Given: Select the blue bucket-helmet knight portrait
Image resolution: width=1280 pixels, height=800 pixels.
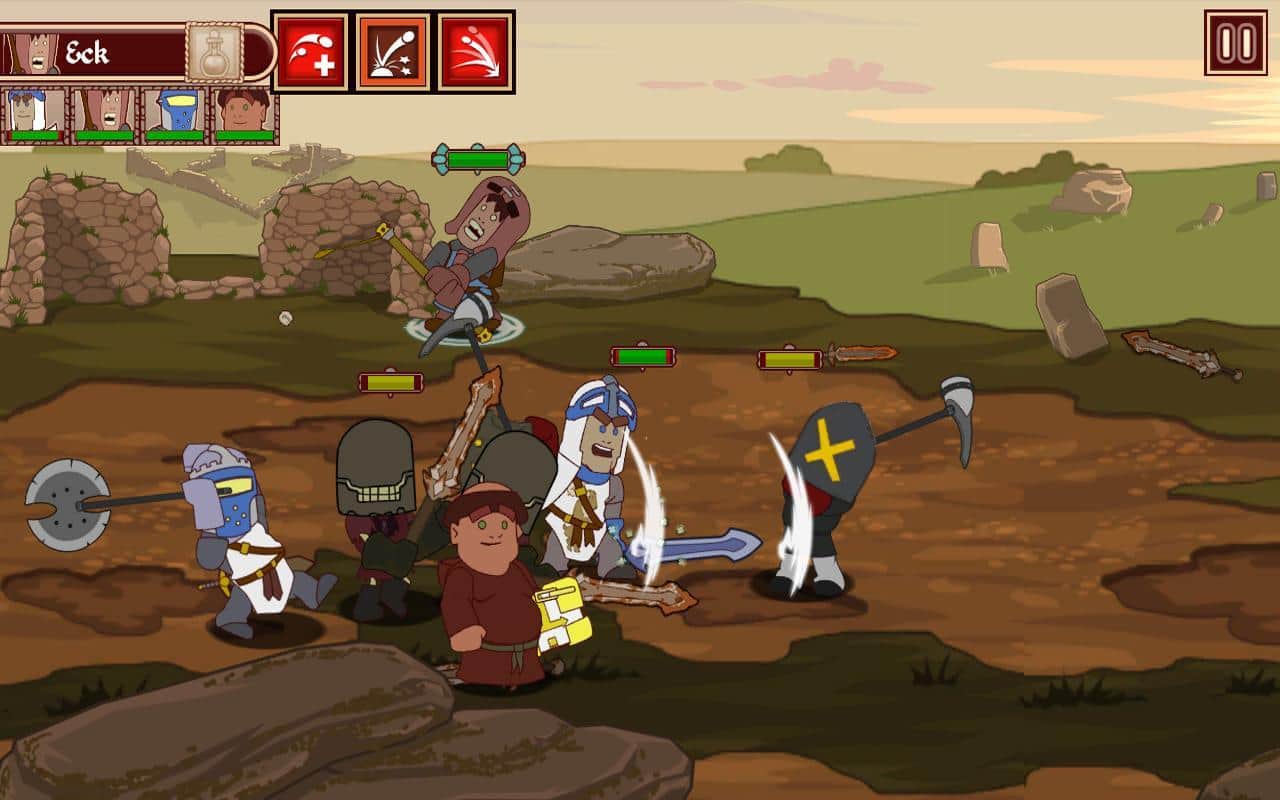Looking at the screenshot, I should tap(173, 115).
